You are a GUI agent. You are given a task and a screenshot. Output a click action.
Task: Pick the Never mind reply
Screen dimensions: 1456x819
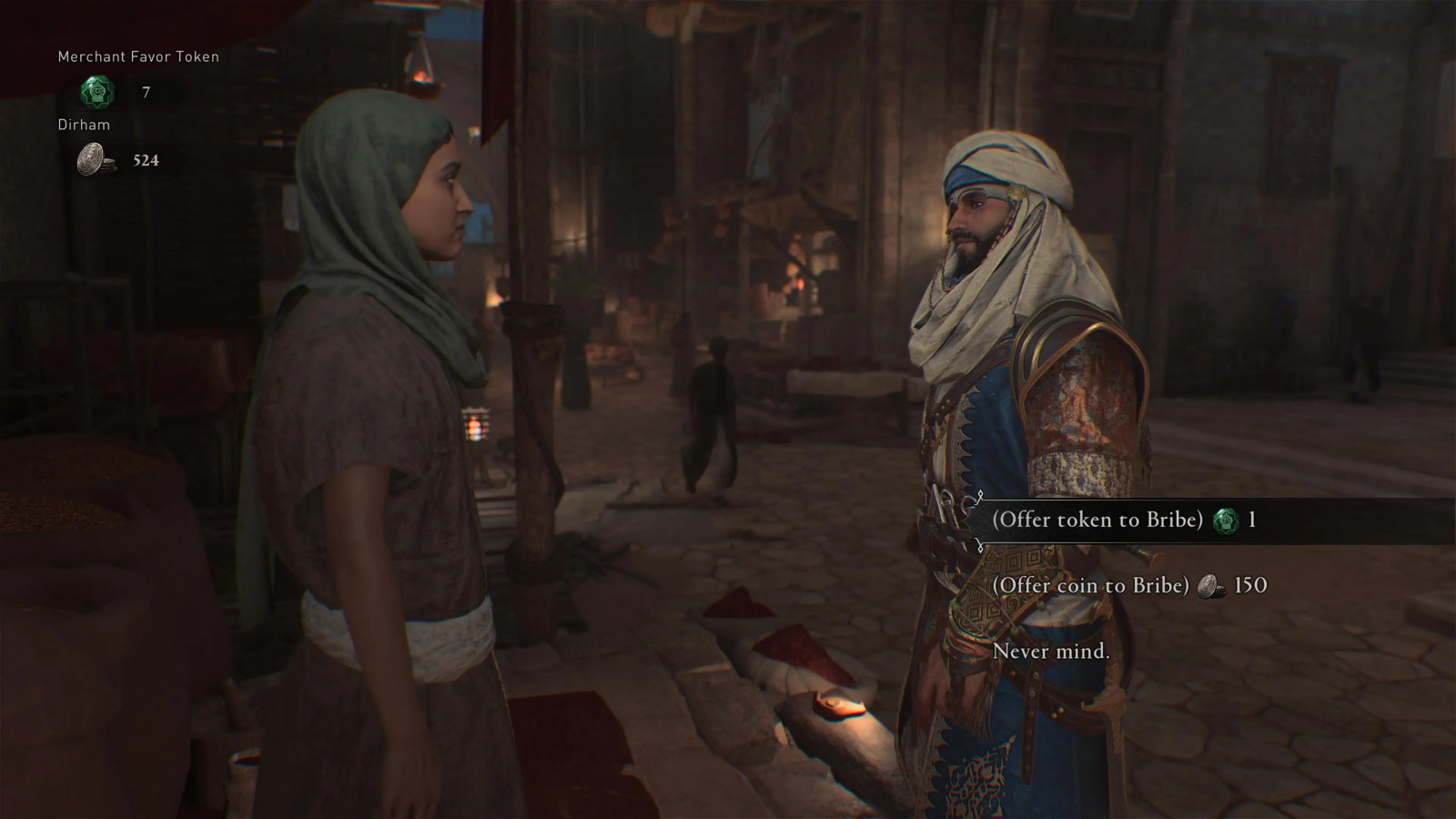tap(1050, 651)
